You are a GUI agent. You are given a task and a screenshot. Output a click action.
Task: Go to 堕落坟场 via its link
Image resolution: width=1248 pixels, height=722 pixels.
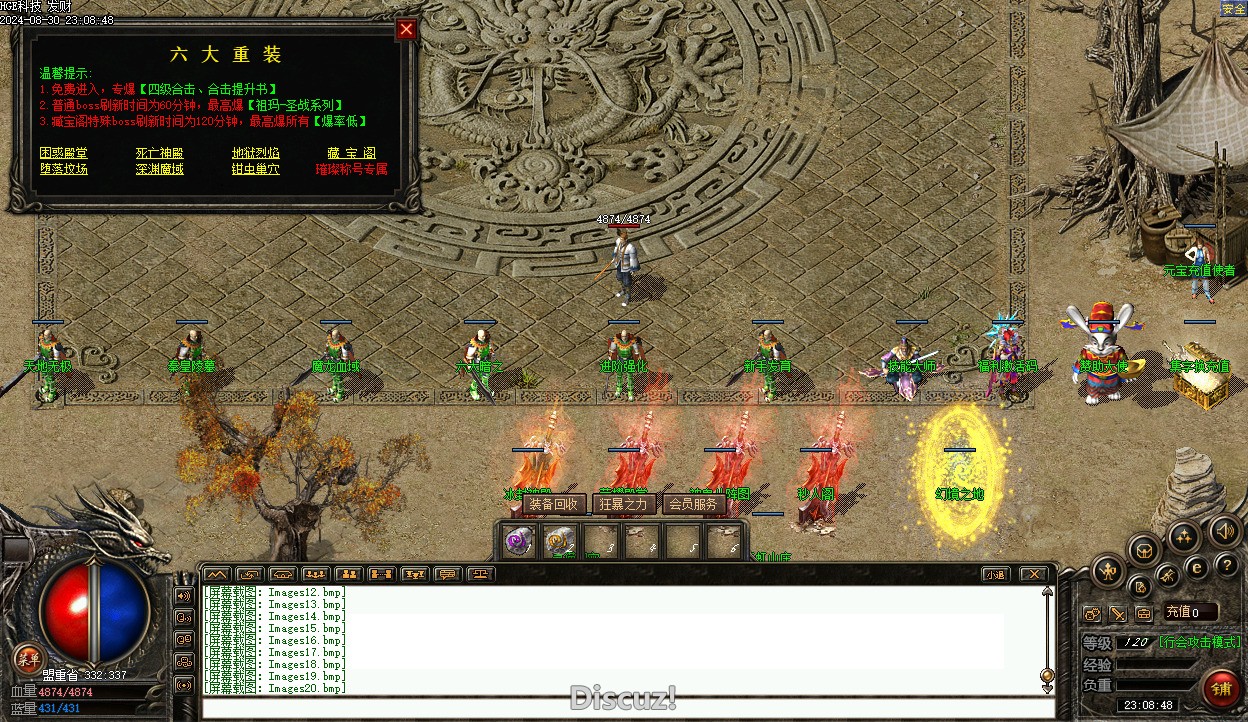63,169
